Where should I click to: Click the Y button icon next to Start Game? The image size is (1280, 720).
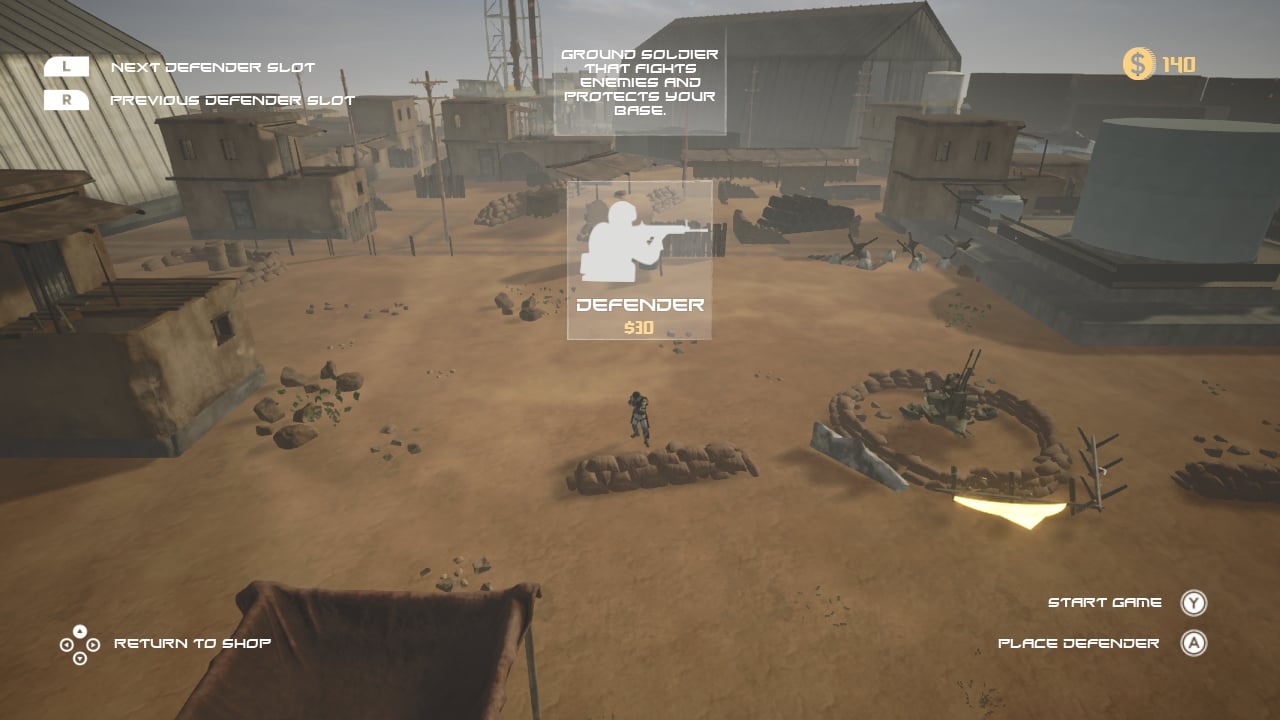(1193, 602)
